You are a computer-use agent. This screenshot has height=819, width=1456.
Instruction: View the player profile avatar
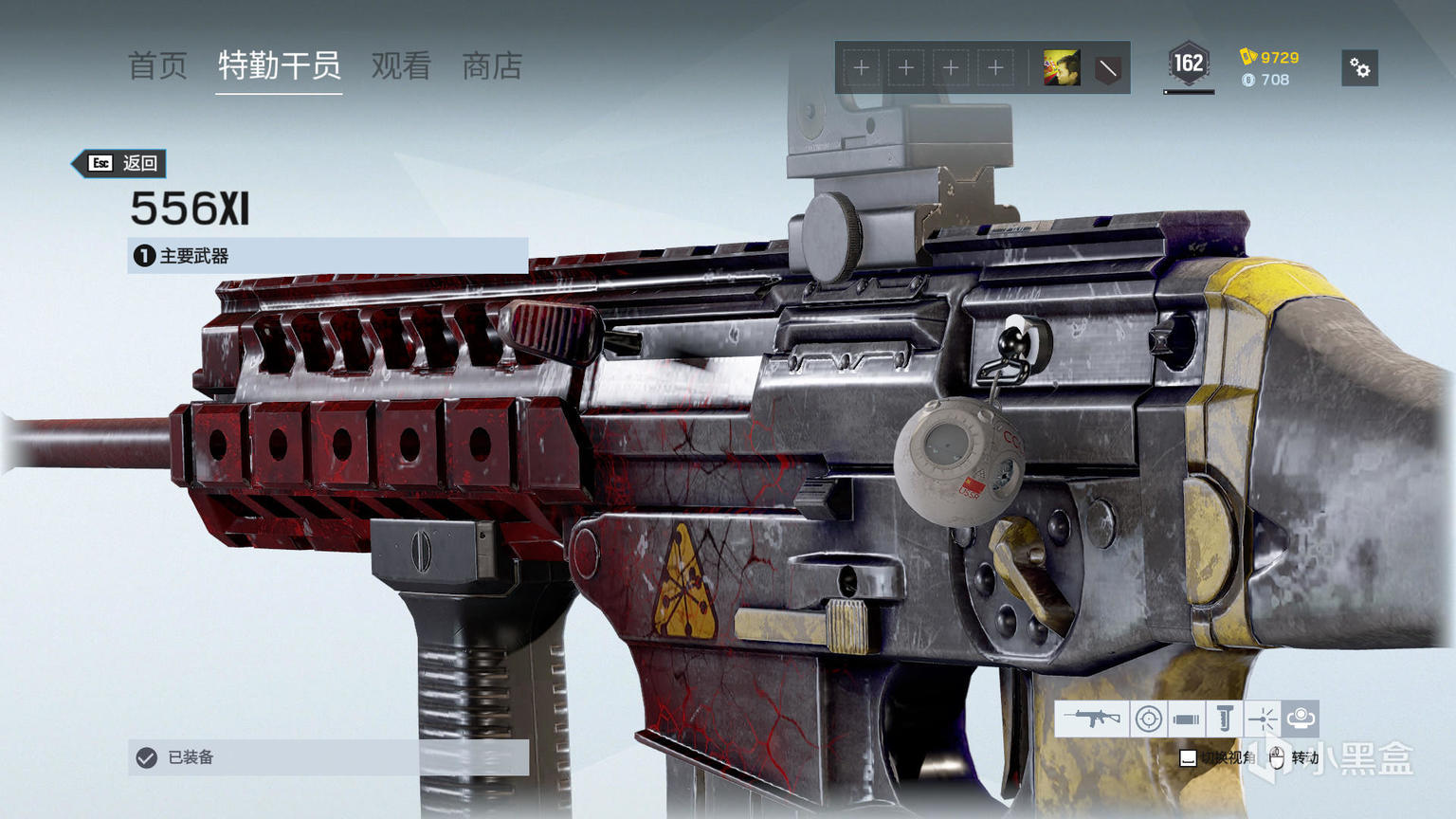(1062, 68)
